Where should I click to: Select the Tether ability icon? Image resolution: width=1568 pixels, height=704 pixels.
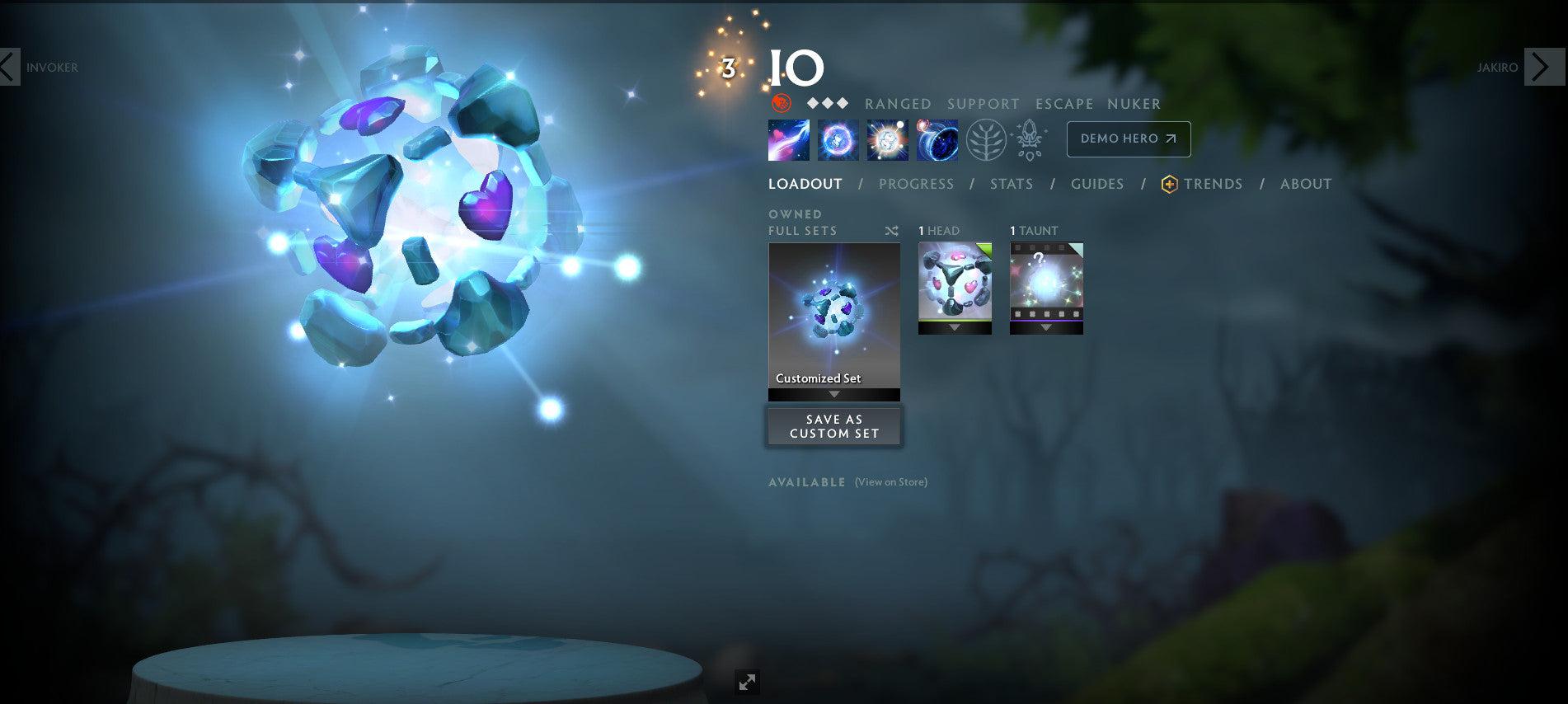pos(789,139)
